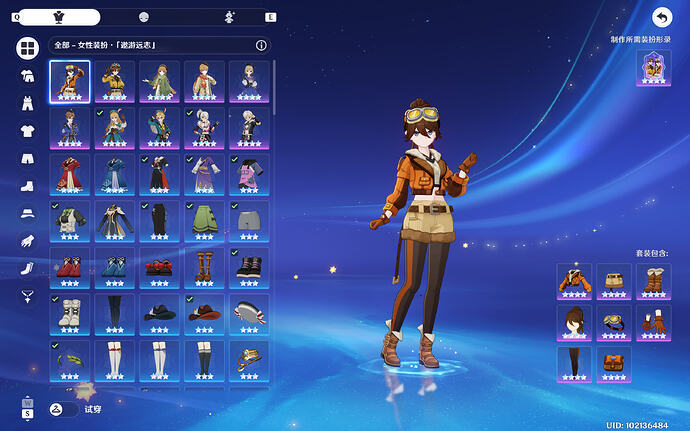The image size is (690, 431).
Task: Choose the gloves category in sidebar
Action: (28, 241)
